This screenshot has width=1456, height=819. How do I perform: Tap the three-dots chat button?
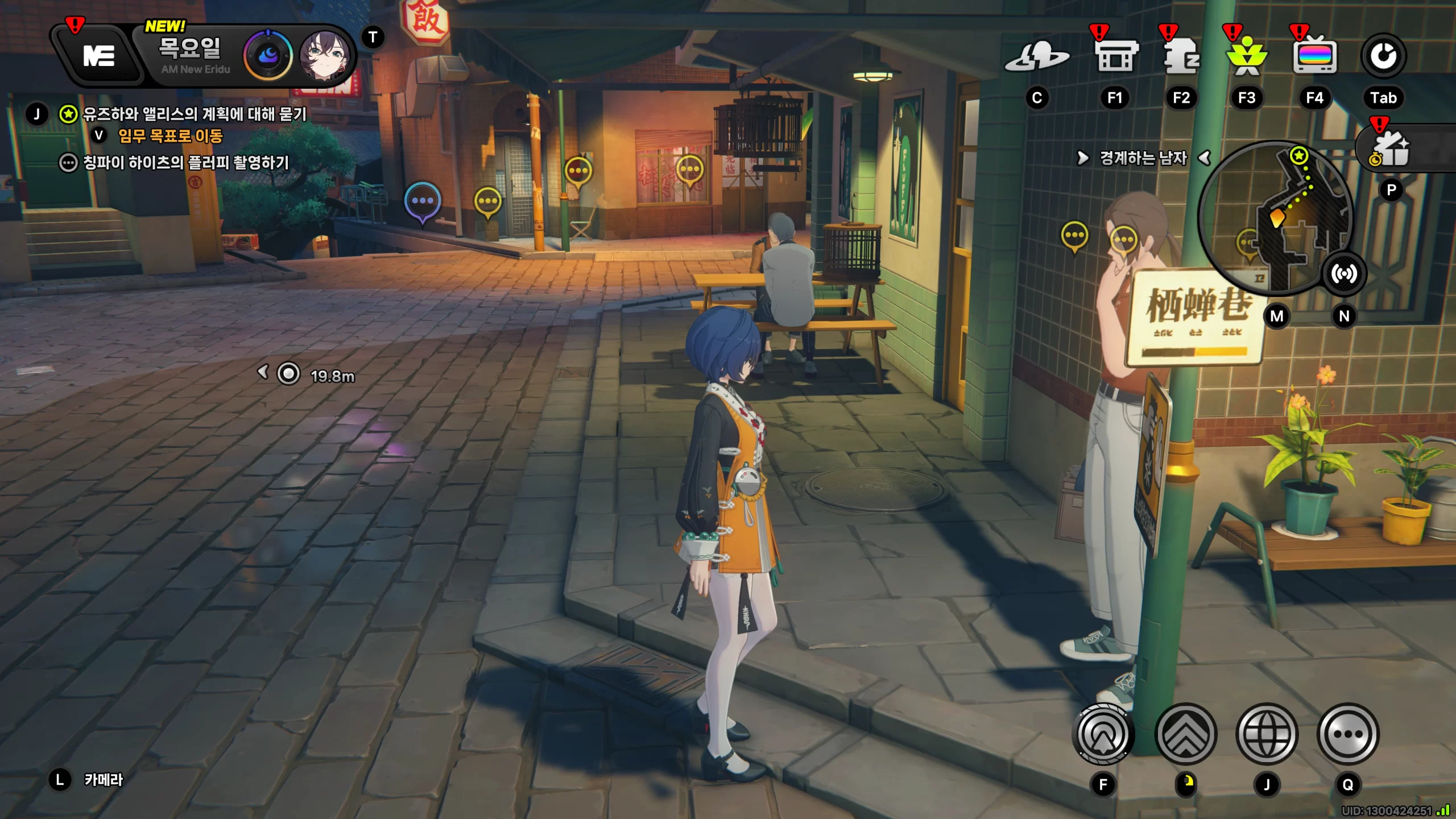(x=1348, y=734)
